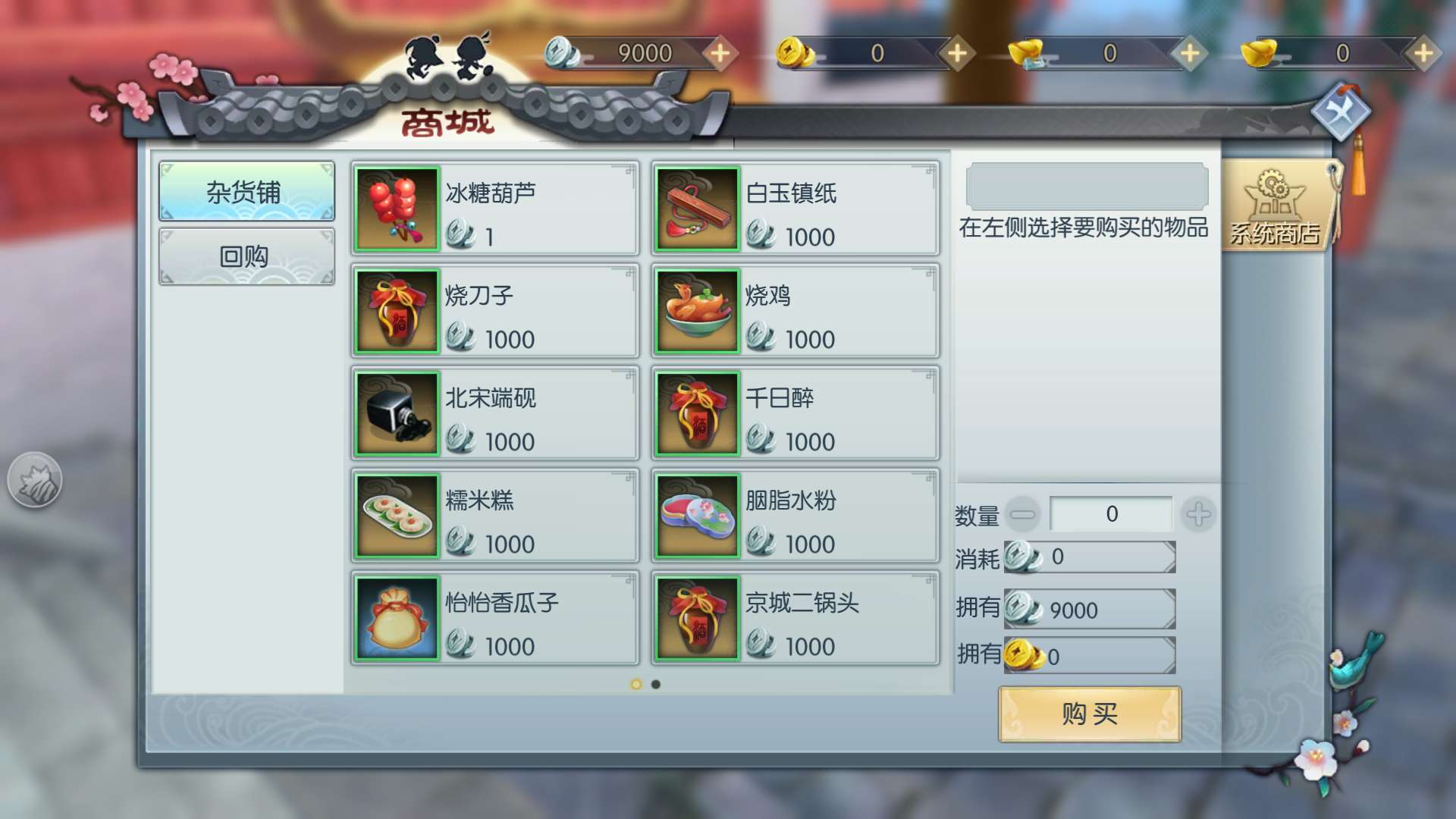Select the 烧鸡 roasted chicken icon

pos(698,310)
